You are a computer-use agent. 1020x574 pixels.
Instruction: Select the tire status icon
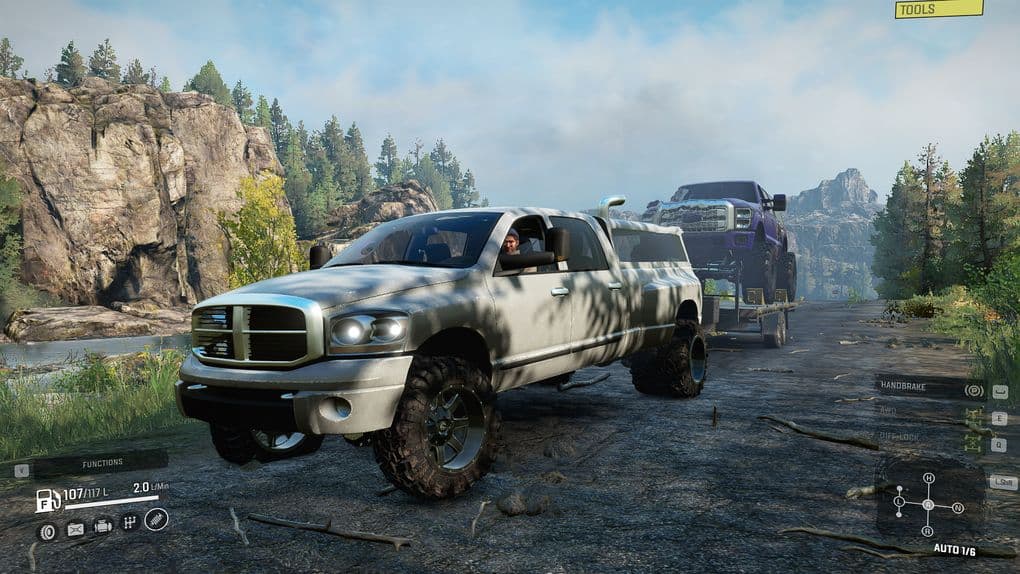(47, 532)
